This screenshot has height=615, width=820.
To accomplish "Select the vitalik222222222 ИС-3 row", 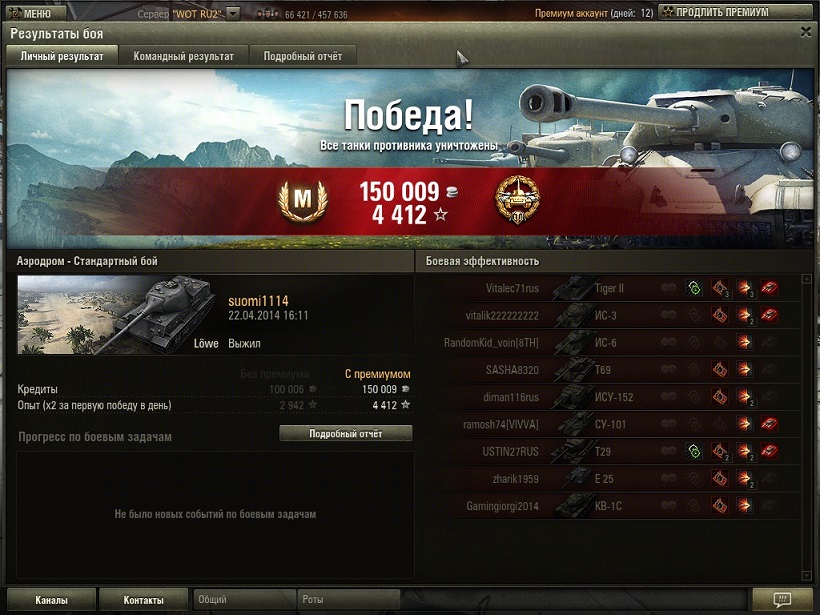I will (x=610, y=316).
